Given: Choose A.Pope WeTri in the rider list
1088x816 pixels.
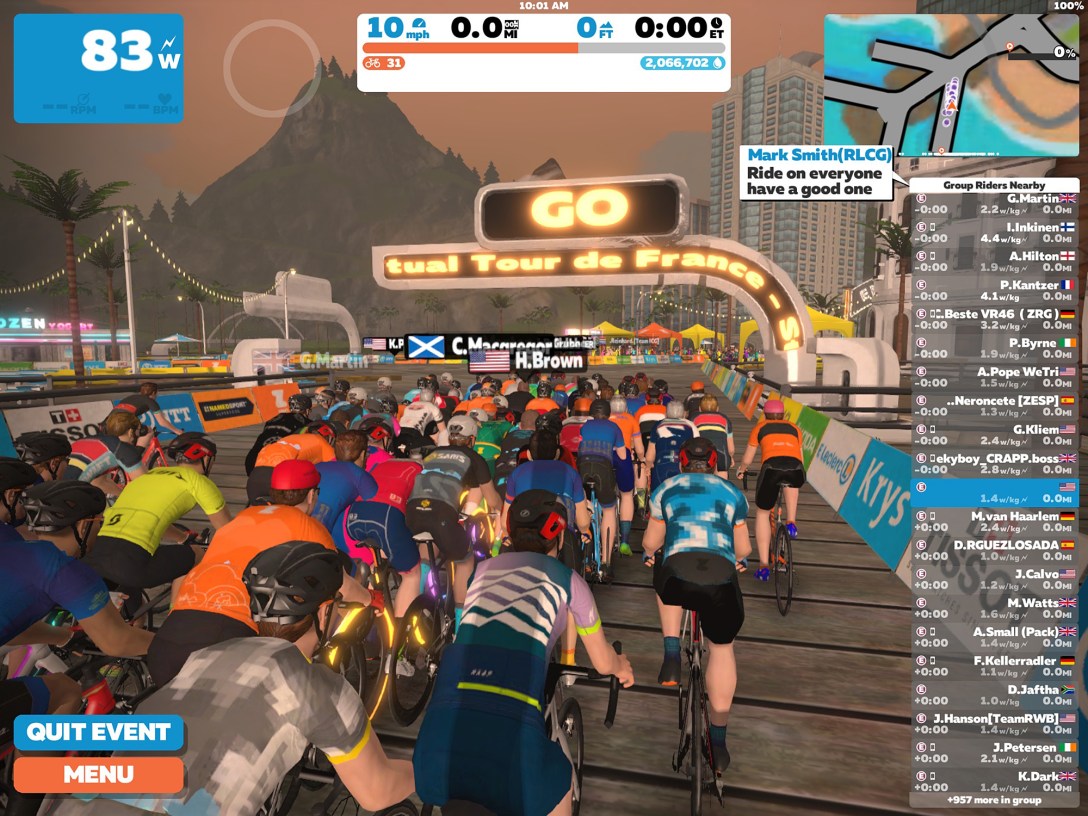Looking at the screenshot, I should click(x=994, y=378).
